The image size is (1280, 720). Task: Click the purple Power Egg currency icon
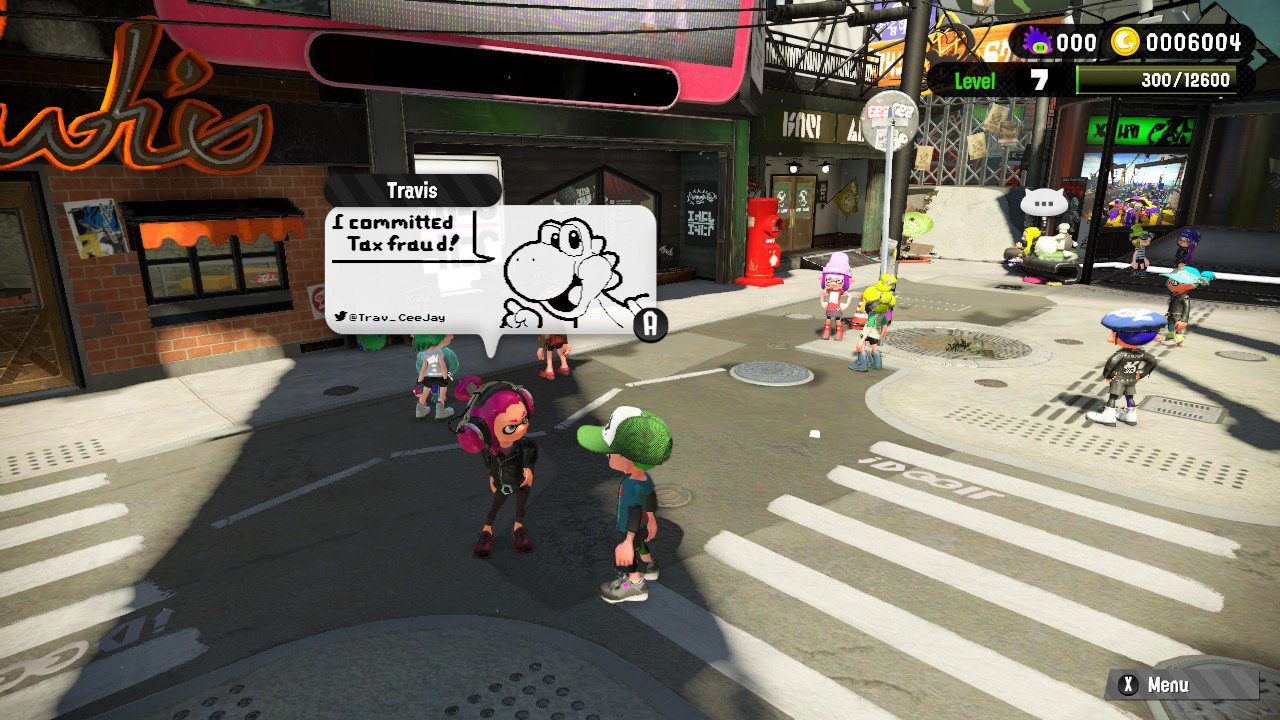point(1035,42)
